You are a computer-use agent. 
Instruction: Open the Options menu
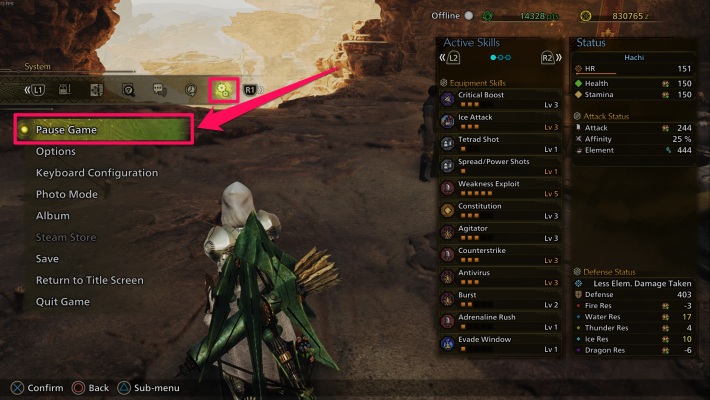click(x=56, y=152)
